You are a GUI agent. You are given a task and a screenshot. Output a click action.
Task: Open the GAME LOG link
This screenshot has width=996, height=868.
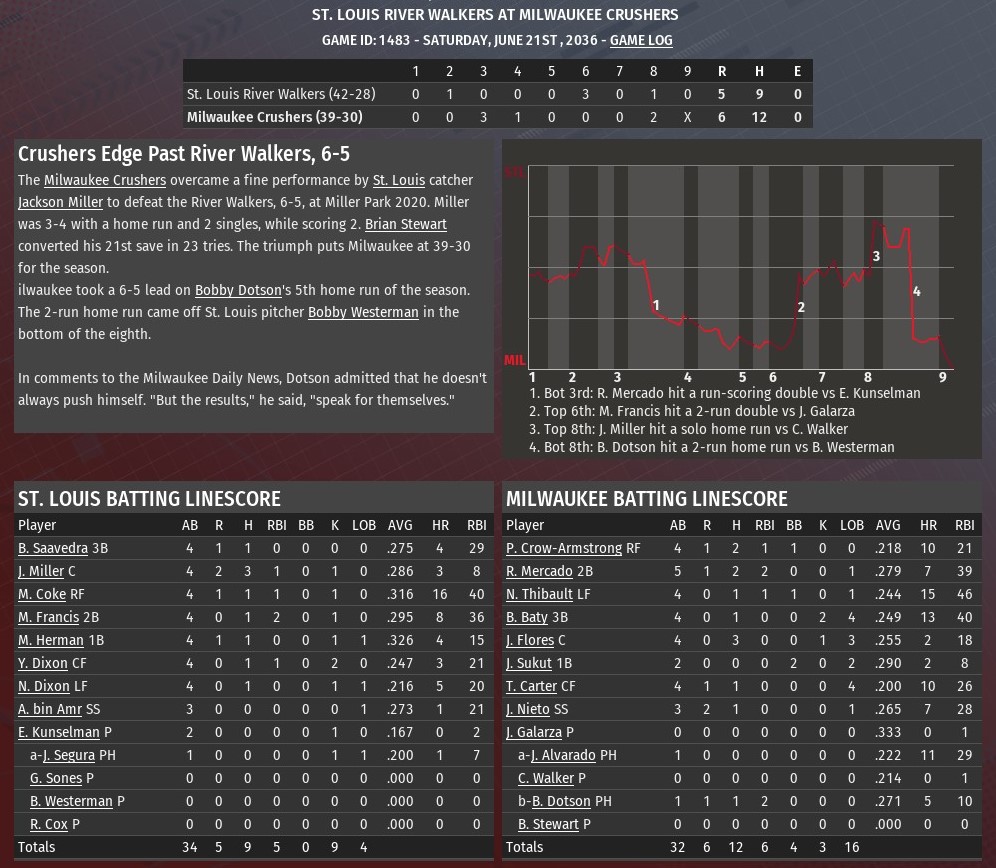pos(641,40)
